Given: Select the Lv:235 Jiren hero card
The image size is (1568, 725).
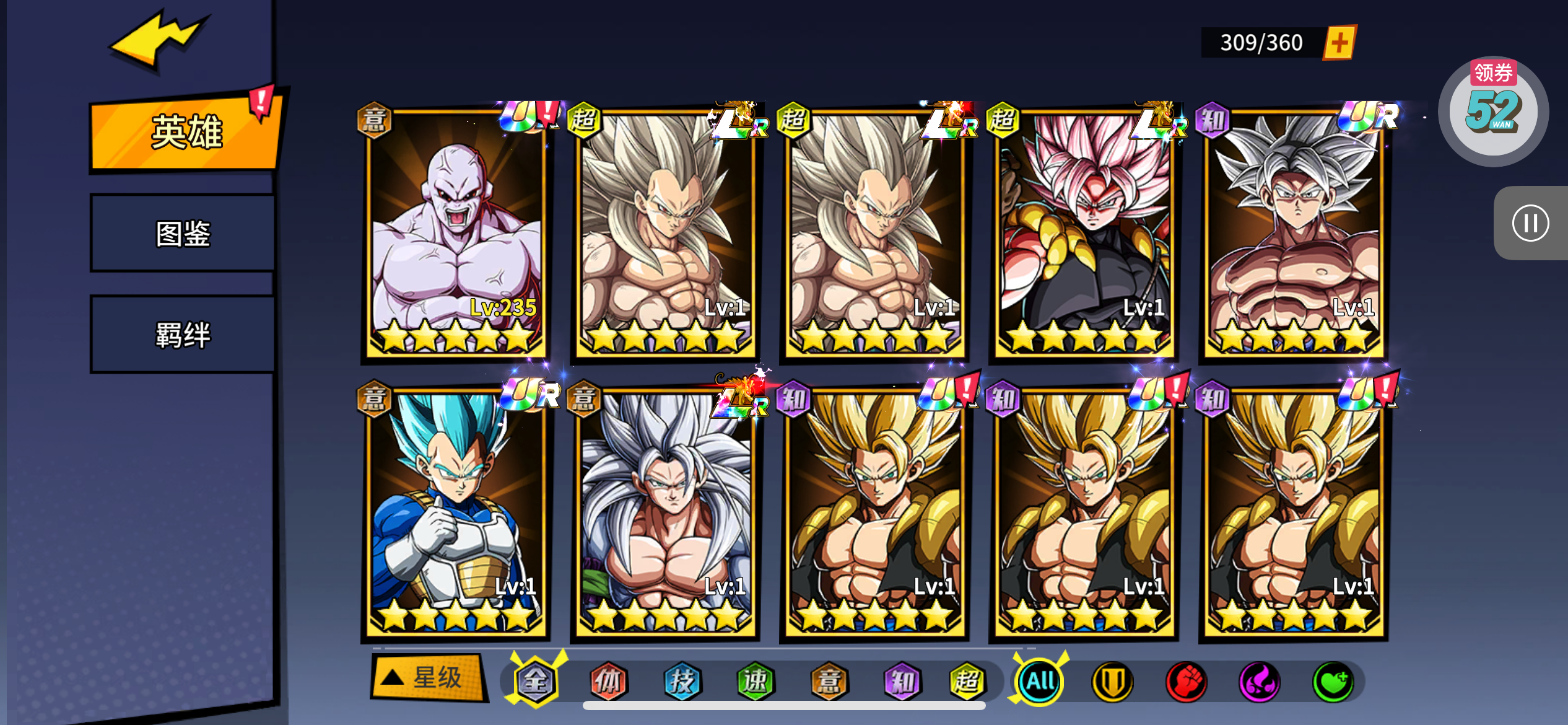Looking at the screenshot, I should [456, 232].
